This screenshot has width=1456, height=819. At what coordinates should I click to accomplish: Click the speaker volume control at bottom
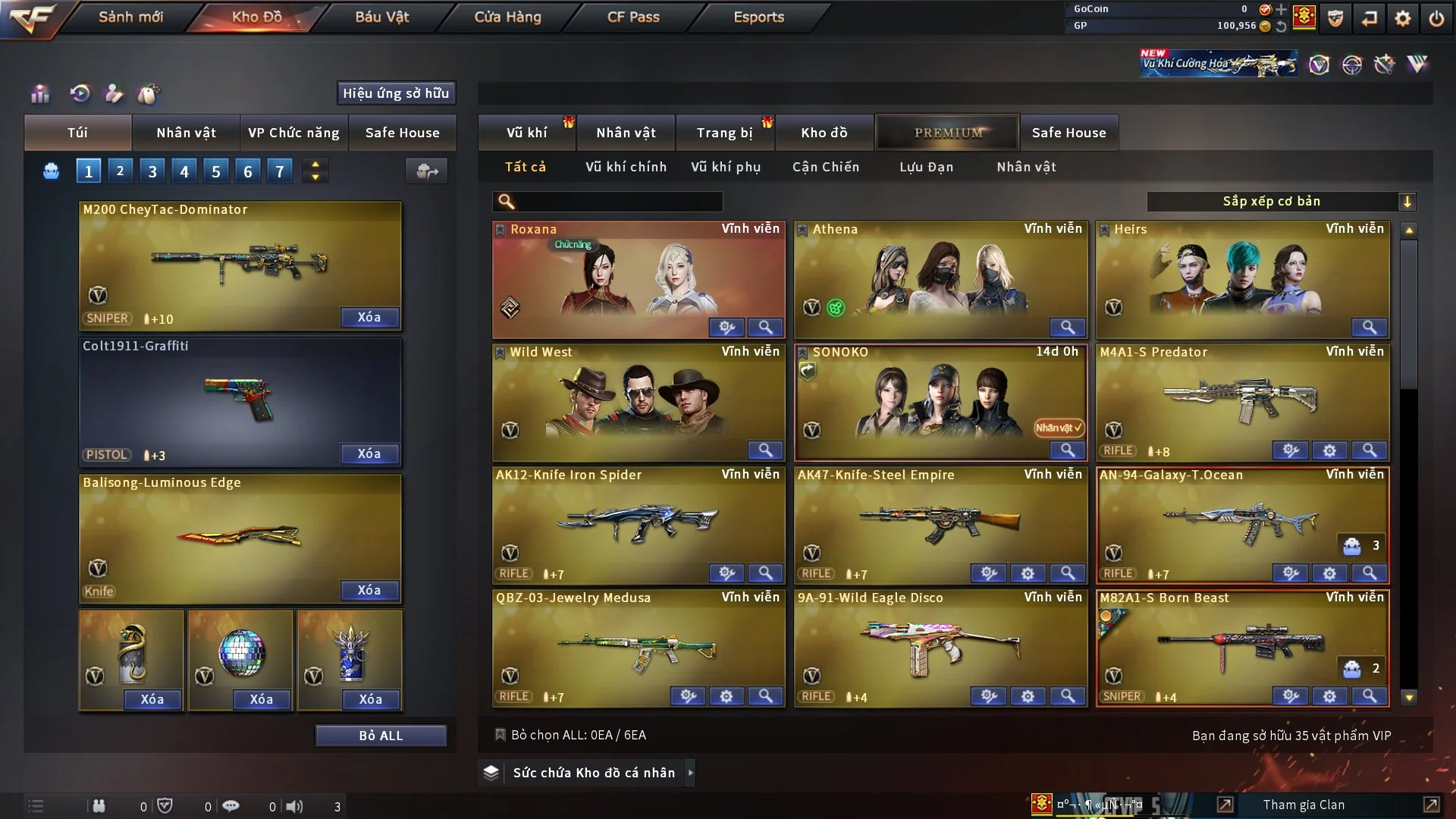point(295,805)
